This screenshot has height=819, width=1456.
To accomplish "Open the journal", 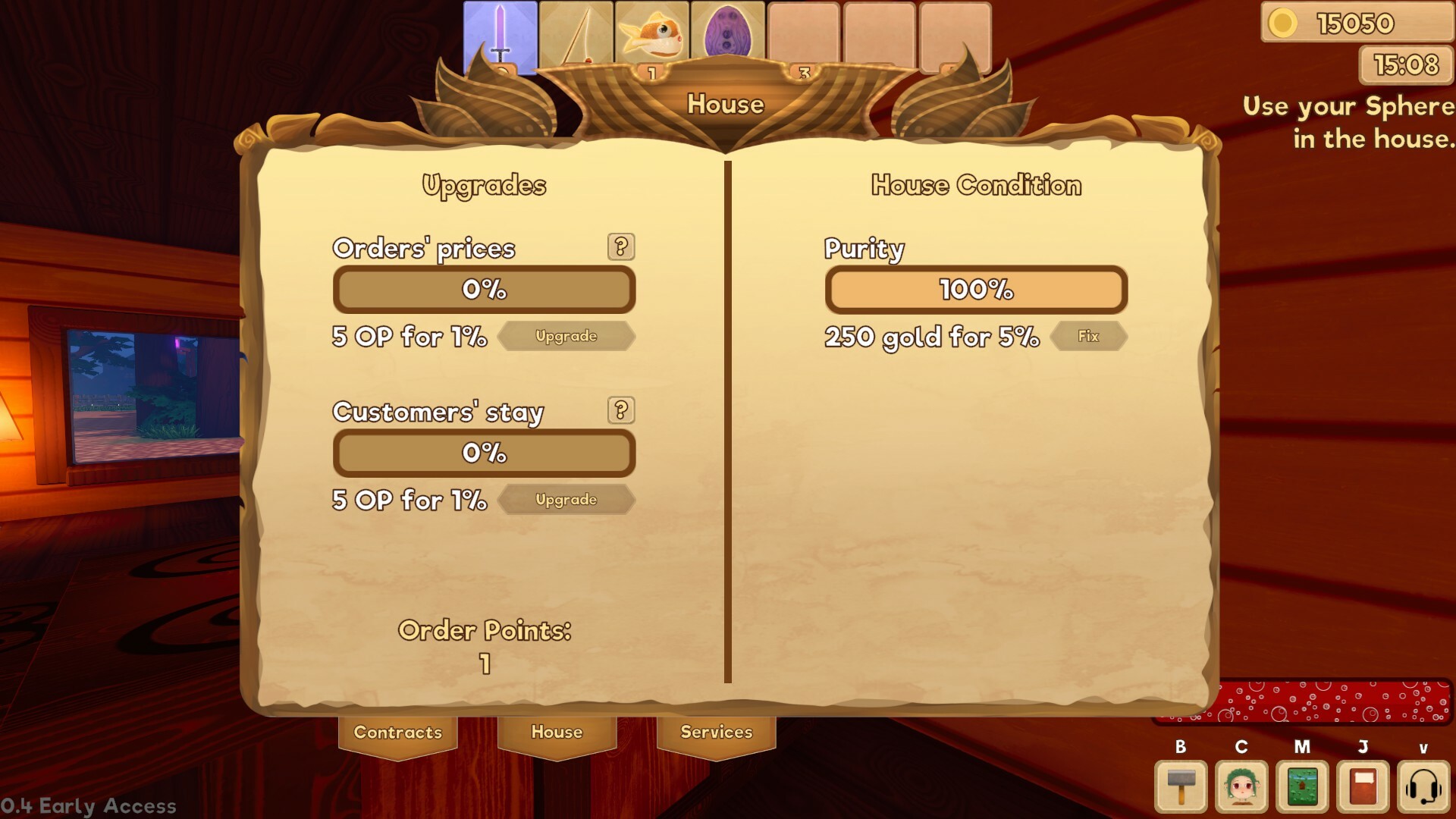I will tap(1362, 786).
